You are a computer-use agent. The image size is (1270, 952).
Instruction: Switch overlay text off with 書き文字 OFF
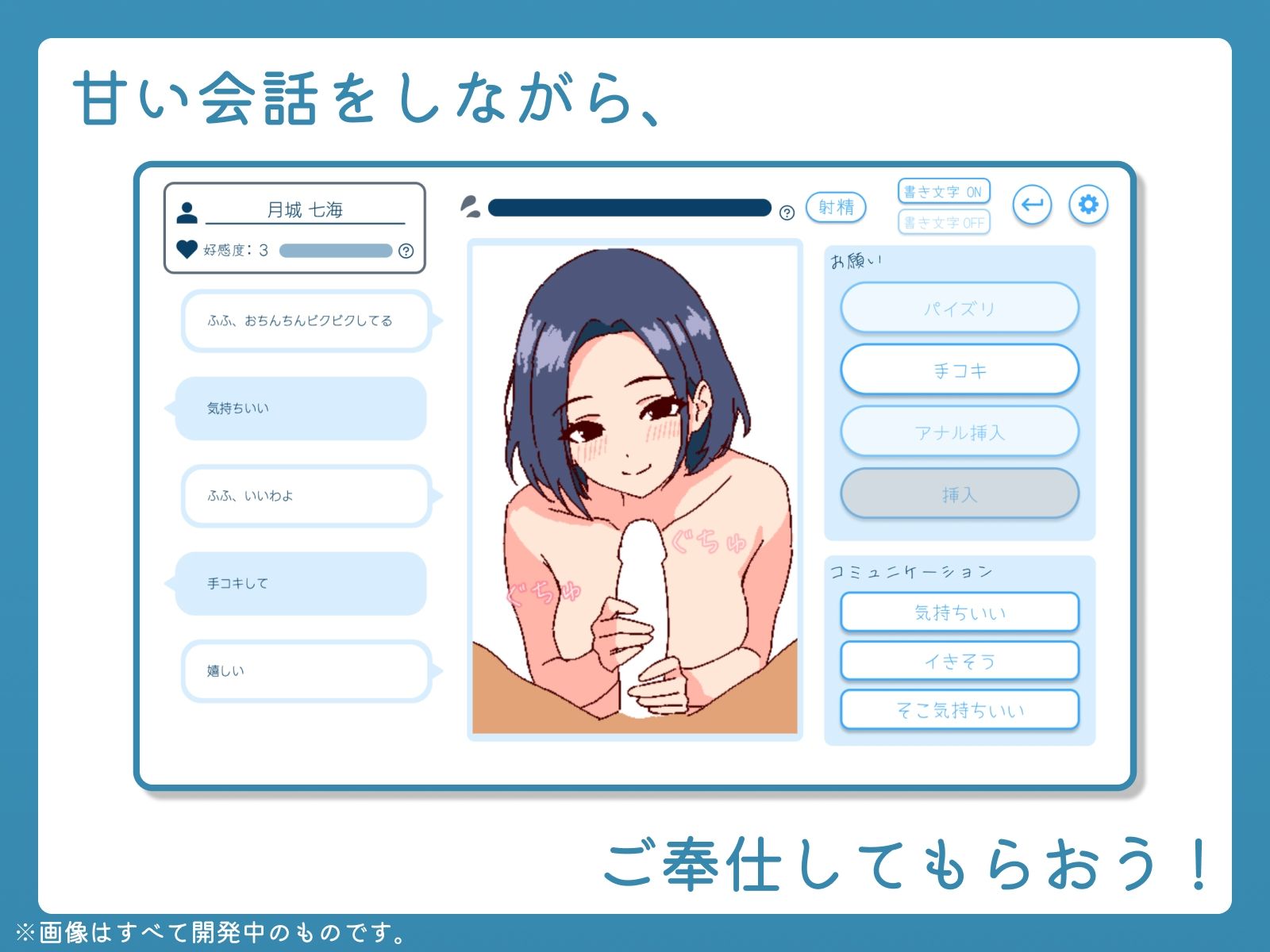(943, 223)
